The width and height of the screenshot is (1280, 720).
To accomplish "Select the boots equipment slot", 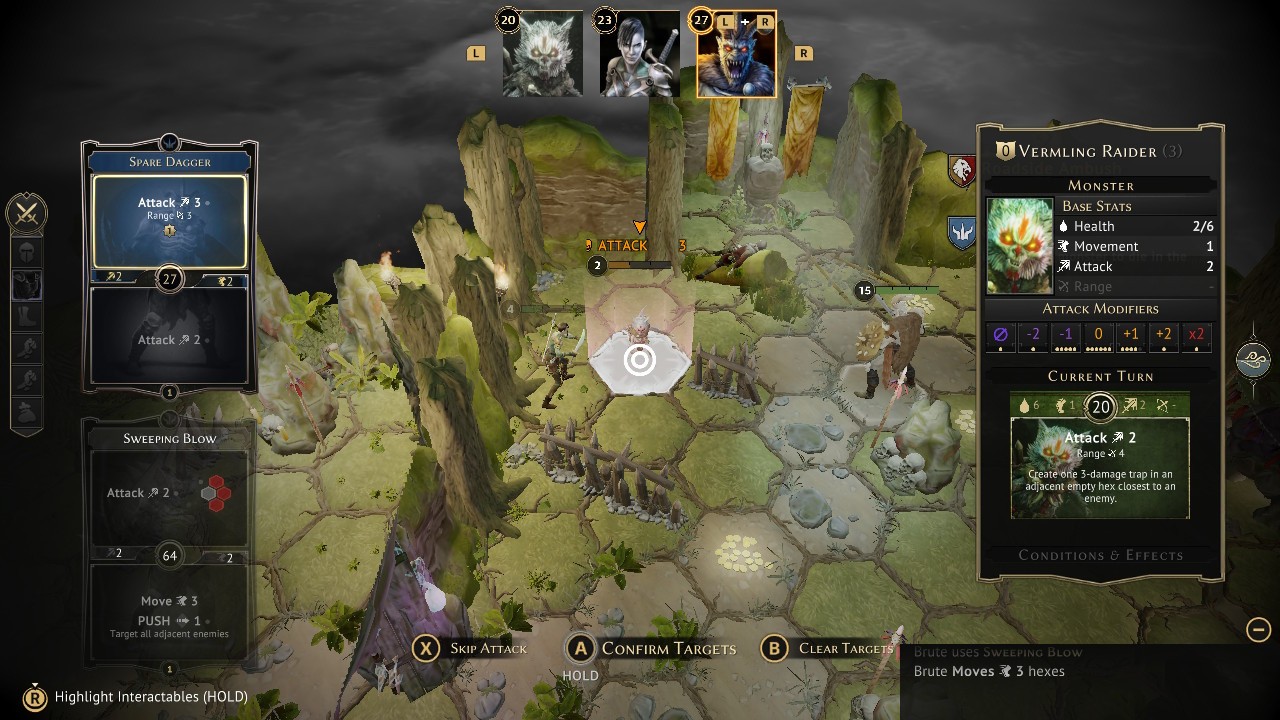I will coord(27,316).
